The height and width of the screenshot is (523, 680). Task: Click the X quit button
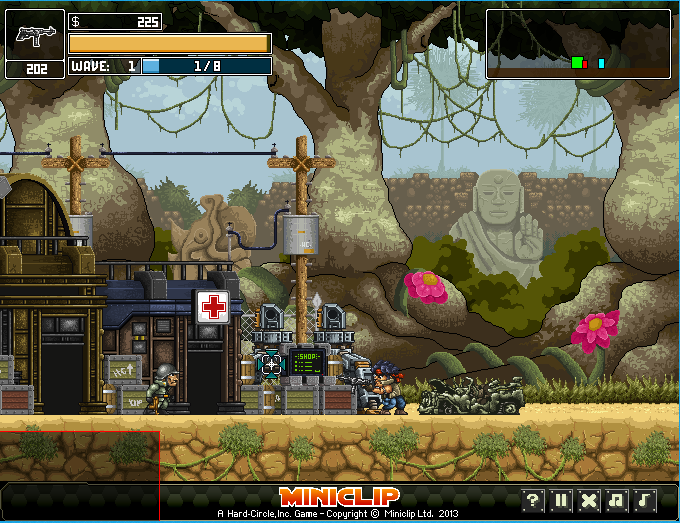pyautogui.click(x=589, y=500)
